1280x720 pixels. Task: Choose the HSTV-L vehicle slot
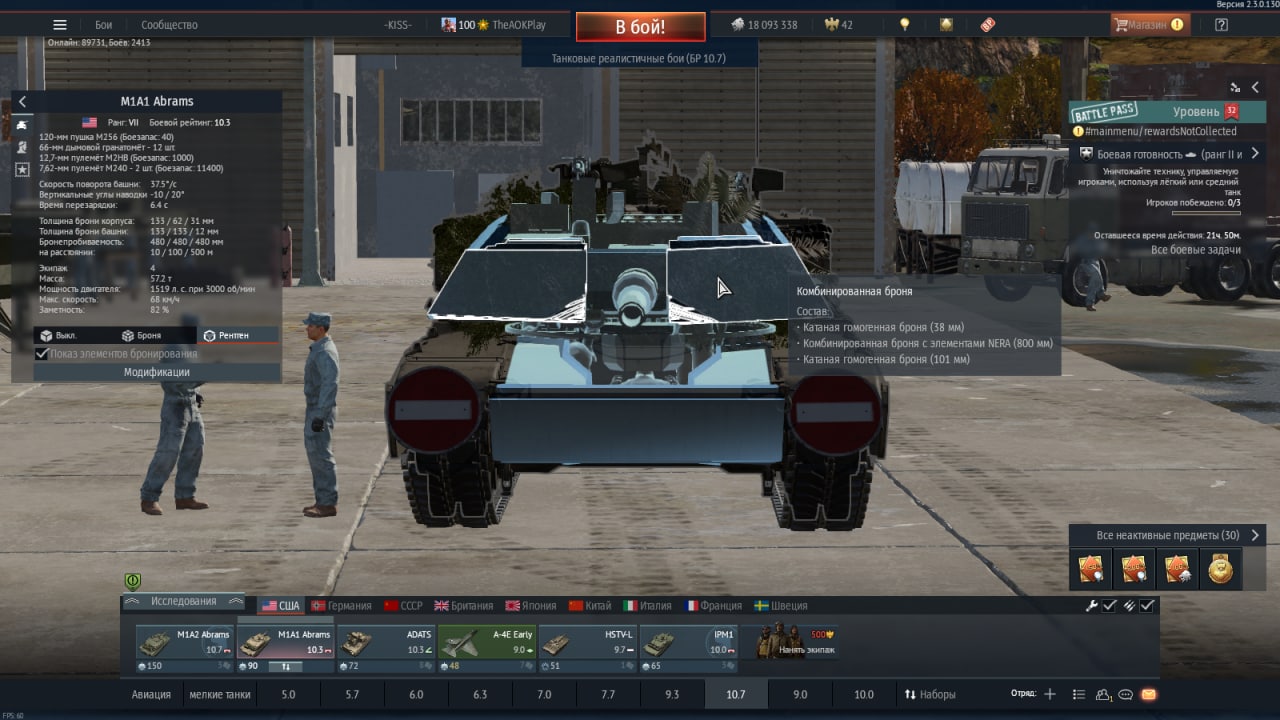(x=587, y=643)
